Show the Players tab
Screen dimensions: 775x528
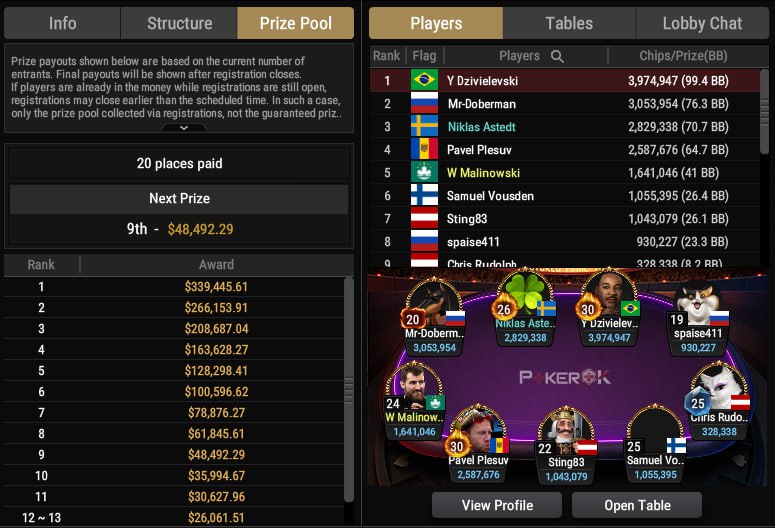(x=436, y=23)
